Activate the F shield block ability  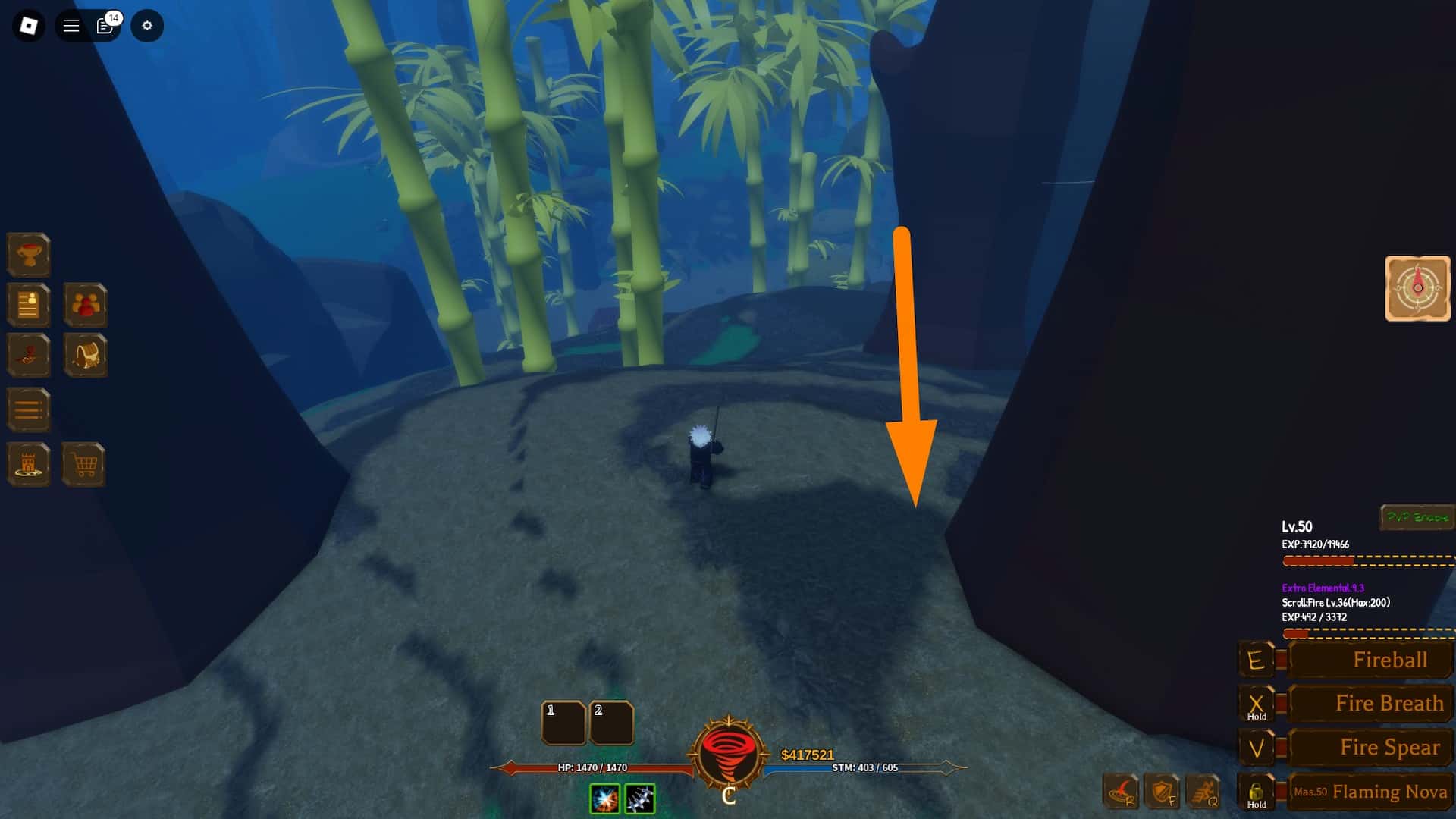click(x=1160, y=792)
